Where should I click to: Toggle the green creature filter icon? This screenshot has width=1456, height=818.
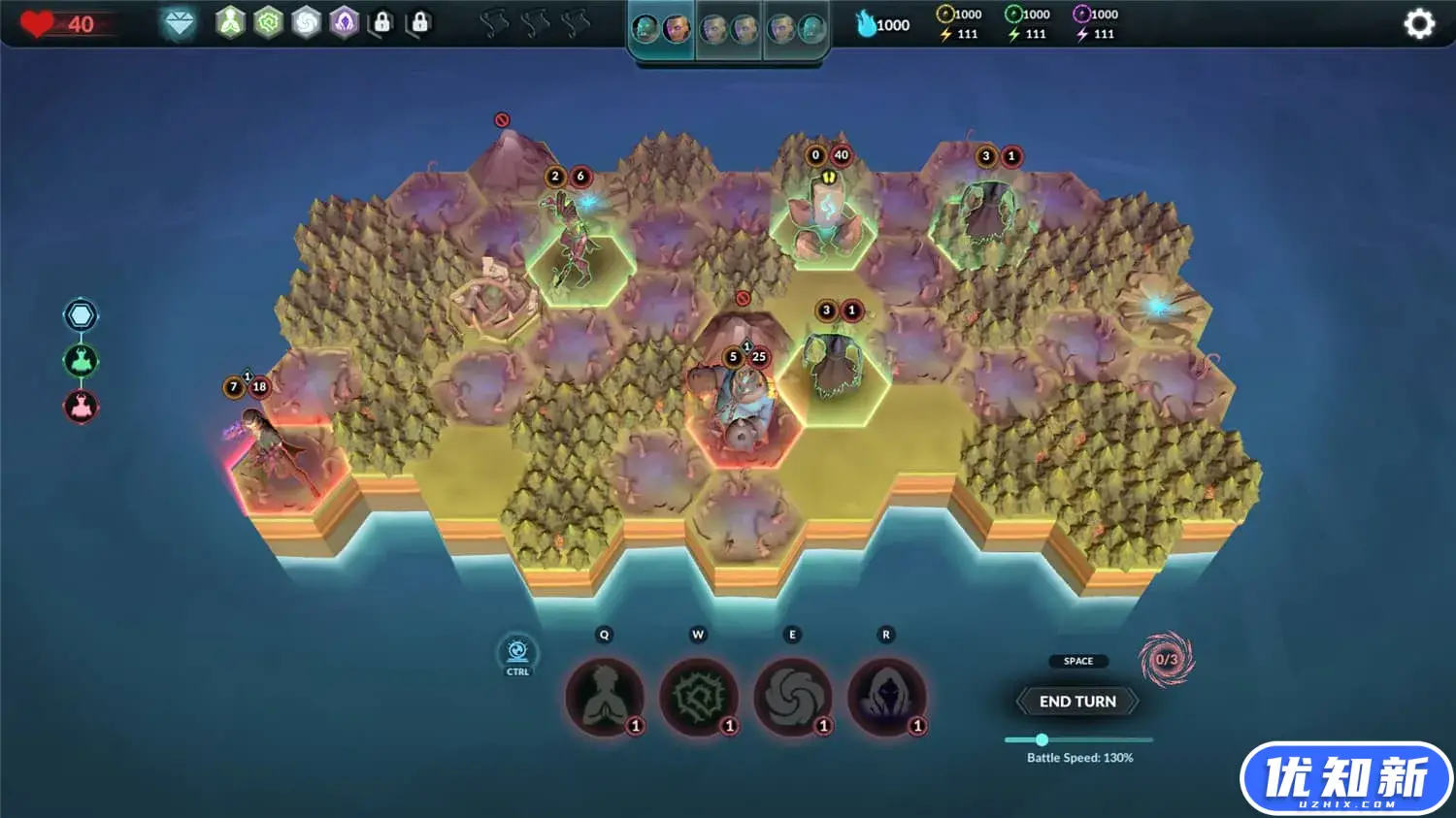[81, 361]
